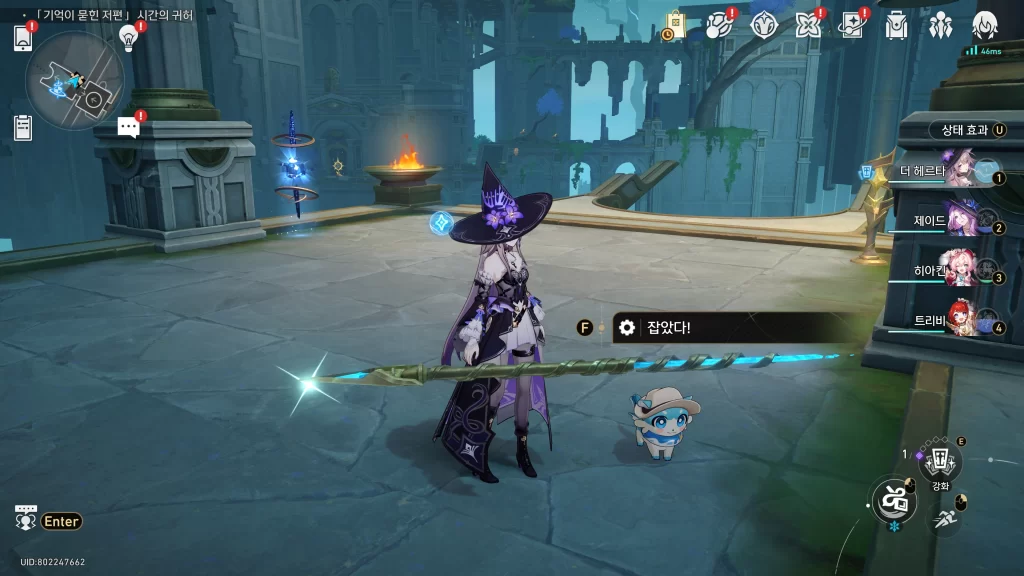Open the mission clipboard log
The width and height of the screenshot is (1024, 576).
(23, 128)
